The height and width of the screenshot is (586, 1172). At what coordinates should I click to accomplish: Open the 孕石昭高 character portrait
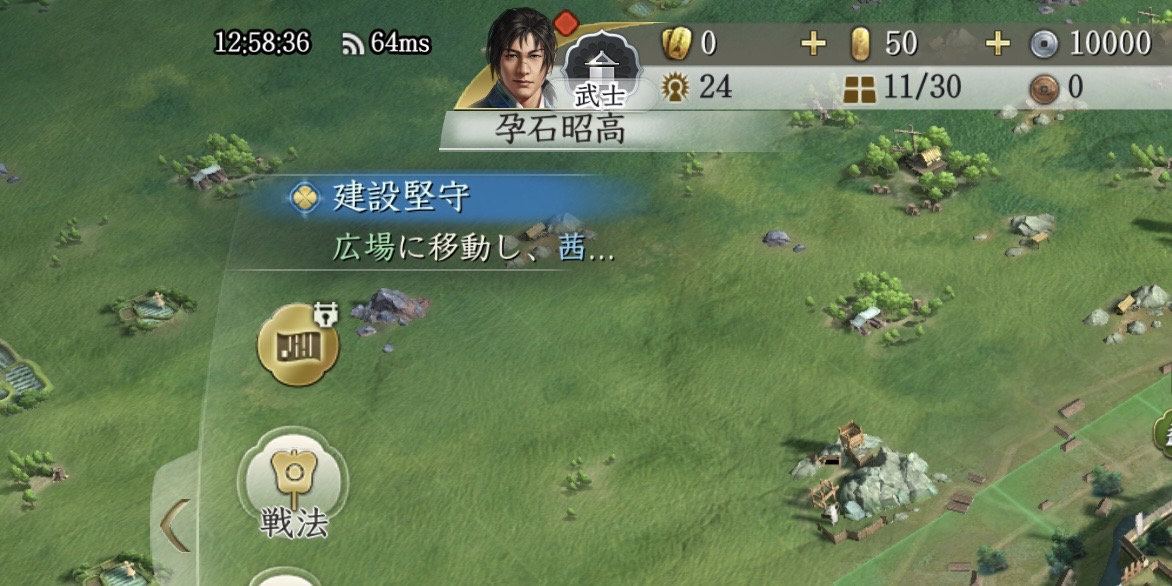tap(520, 57)
